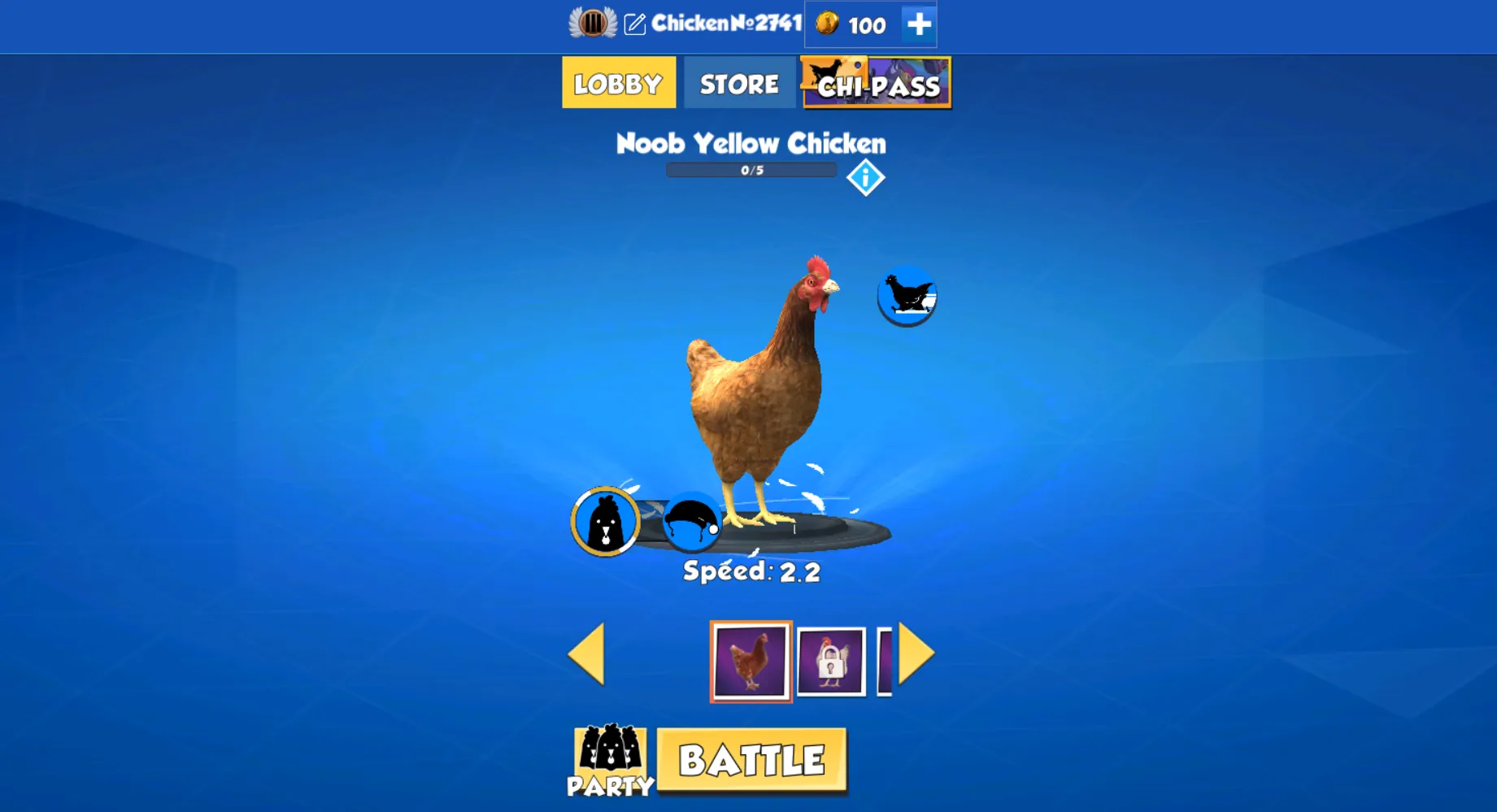Open the CHI-PASS tab
Screen dimensions: 1497x812
[877, 85]
